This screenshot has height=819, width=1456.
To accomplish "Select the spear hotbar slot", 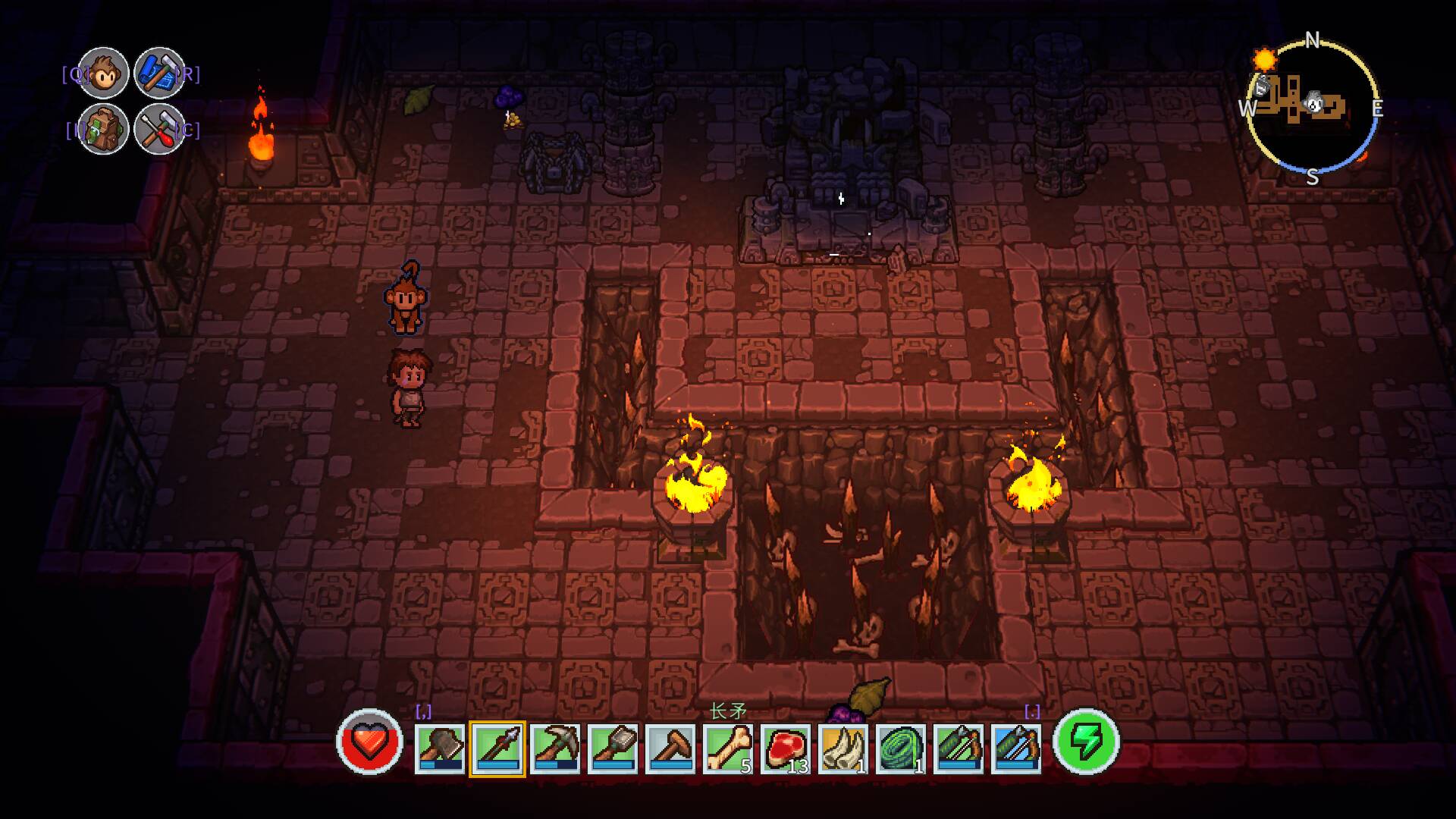I will [497, 748].
